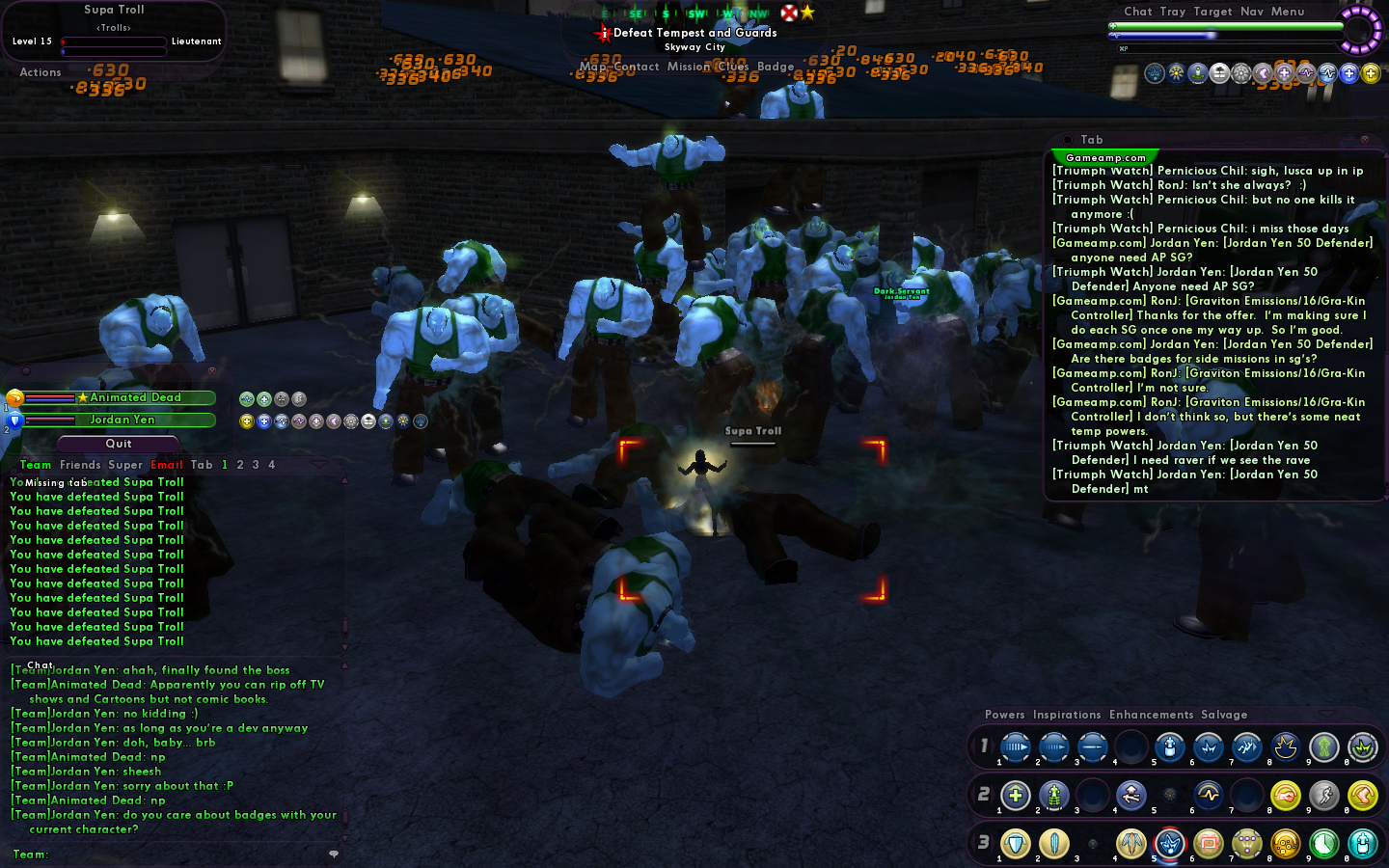Switch to the Email tab

click(x=166, y=465)
